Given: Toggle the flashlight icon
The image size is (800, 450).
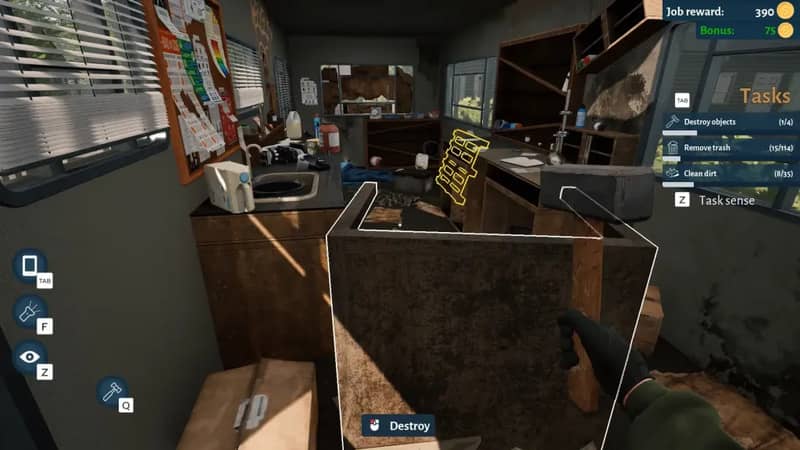Looking at the screenshot, I should point(29,311).
